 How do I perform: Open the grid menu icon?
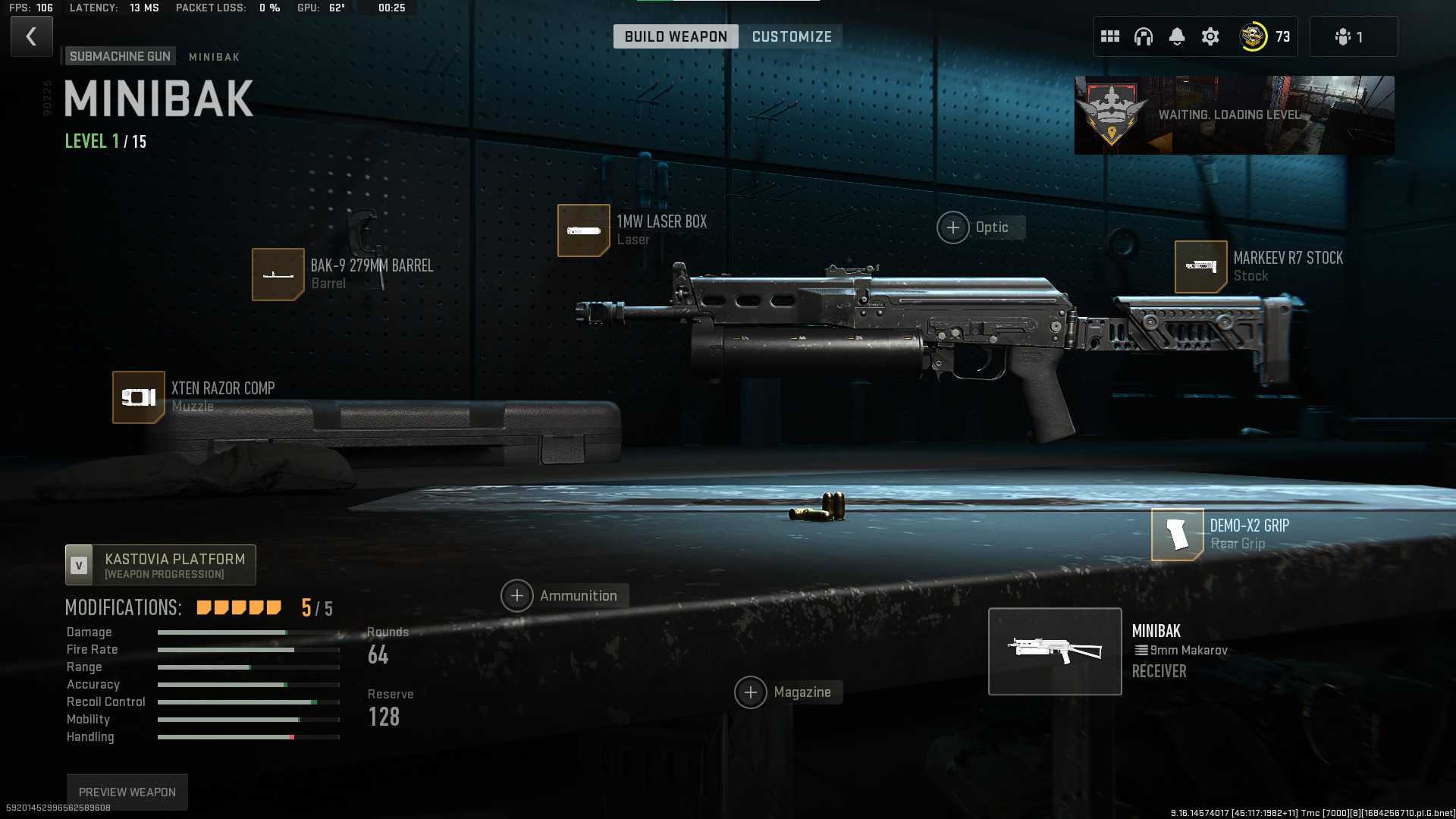click(1110, 36)
